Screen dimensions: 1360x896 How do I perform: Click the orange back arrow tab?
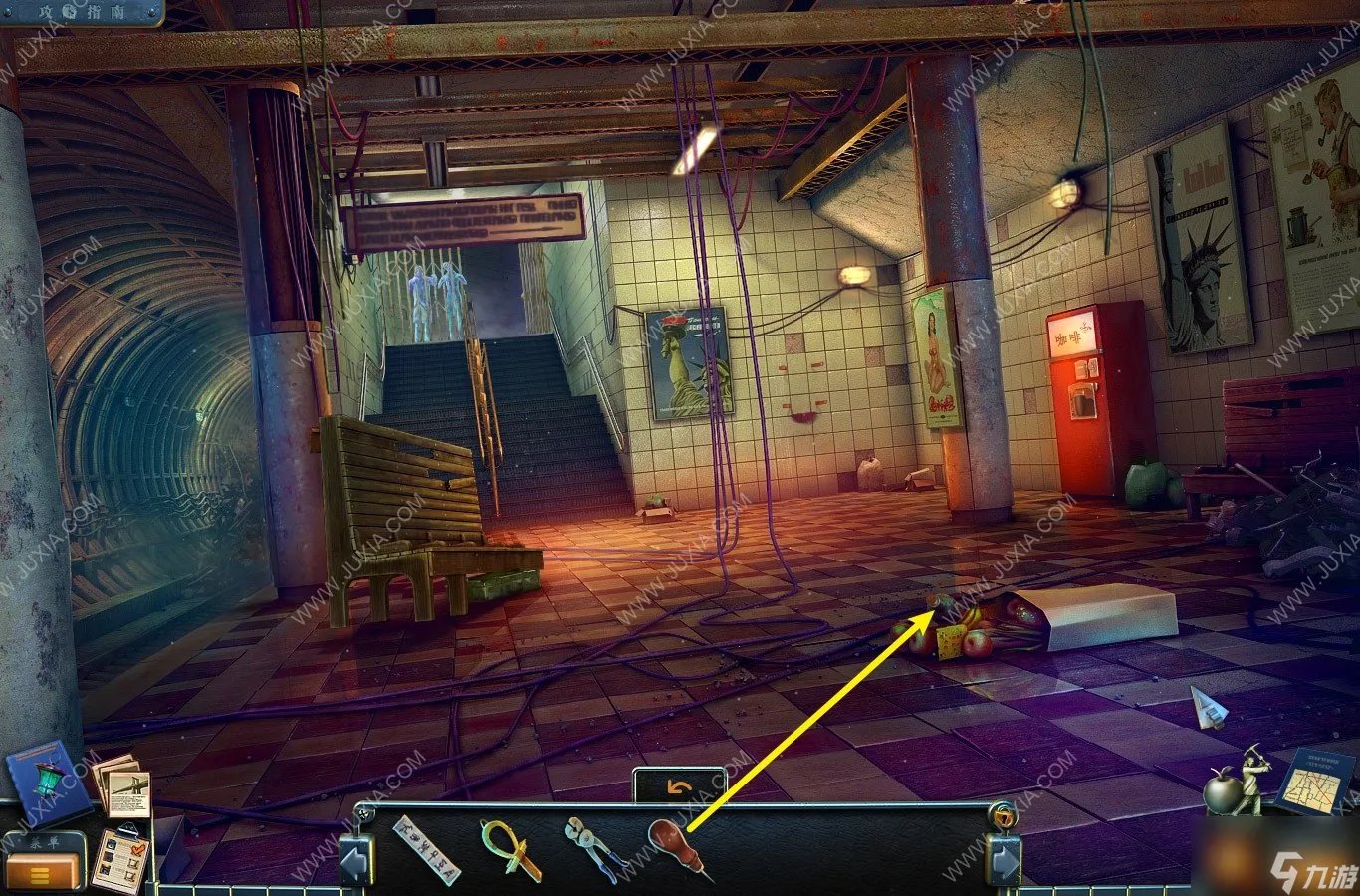(x=680, y=786)
